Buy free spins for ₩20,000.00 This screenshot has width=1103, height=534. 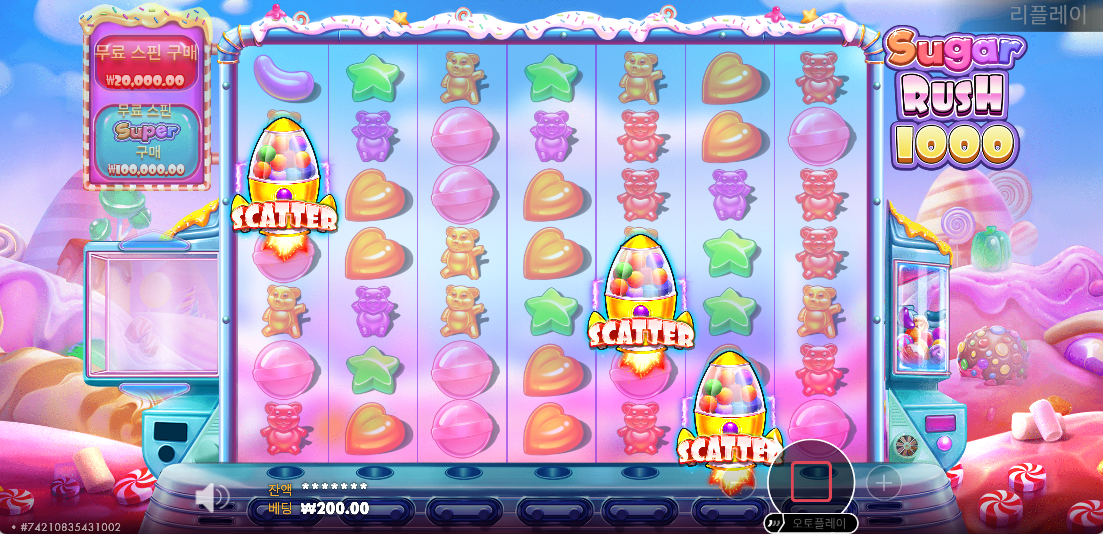point(139,65)
